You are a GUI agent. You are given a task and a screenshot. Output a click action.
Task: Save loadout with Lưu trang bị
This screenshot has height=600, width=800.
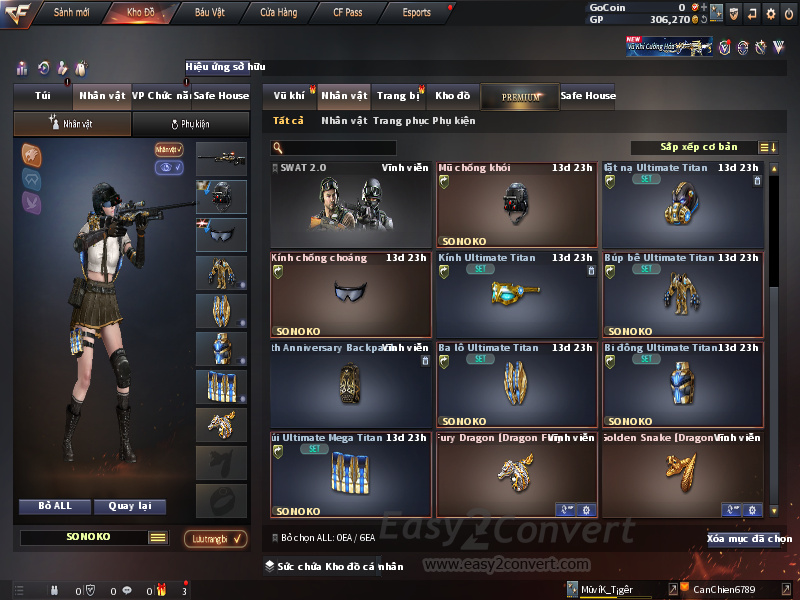click(x=216, y=539)
